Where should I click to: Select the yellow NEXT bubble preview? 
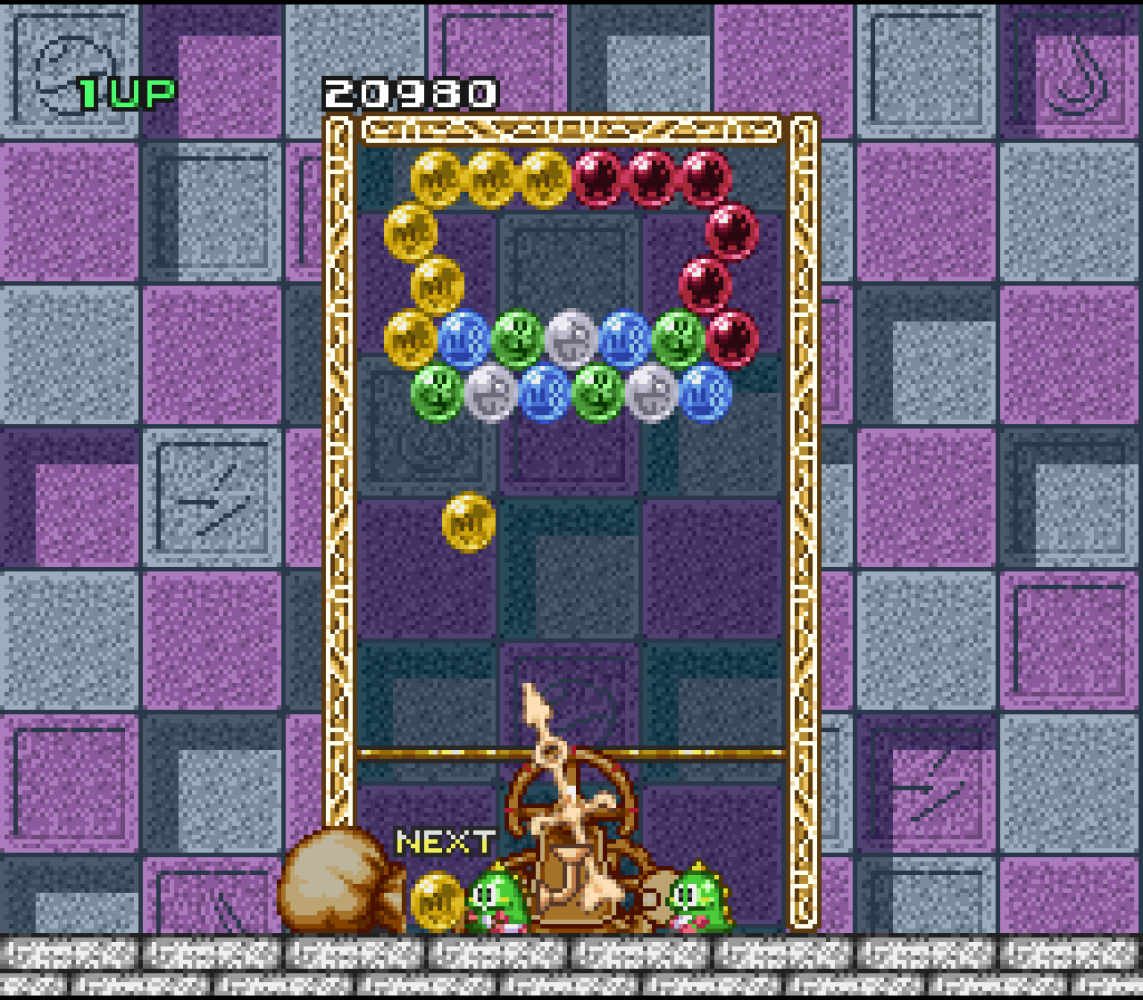pyautogui.click(x=437, y=900)
